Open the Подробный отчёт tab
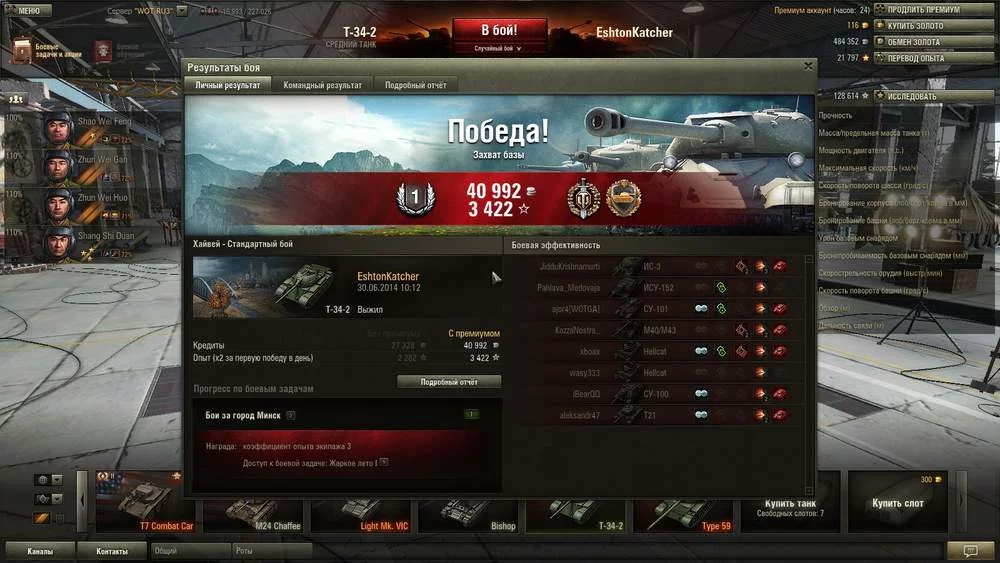The width and height of the screenshot is (1000, 563). click(416, 86)
